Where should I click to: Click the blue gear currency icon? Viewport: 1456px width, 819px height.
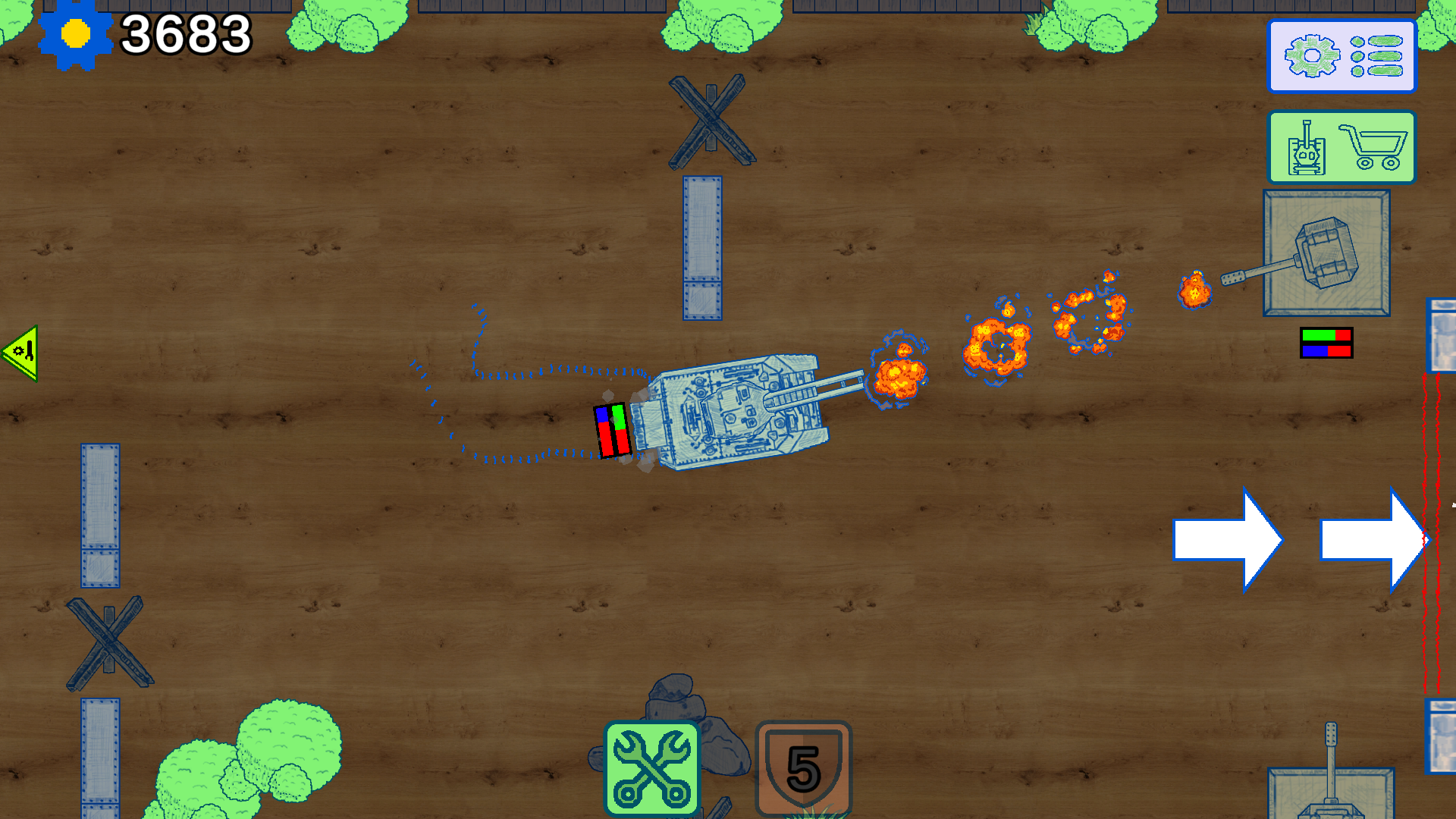(x=76, y=33)
